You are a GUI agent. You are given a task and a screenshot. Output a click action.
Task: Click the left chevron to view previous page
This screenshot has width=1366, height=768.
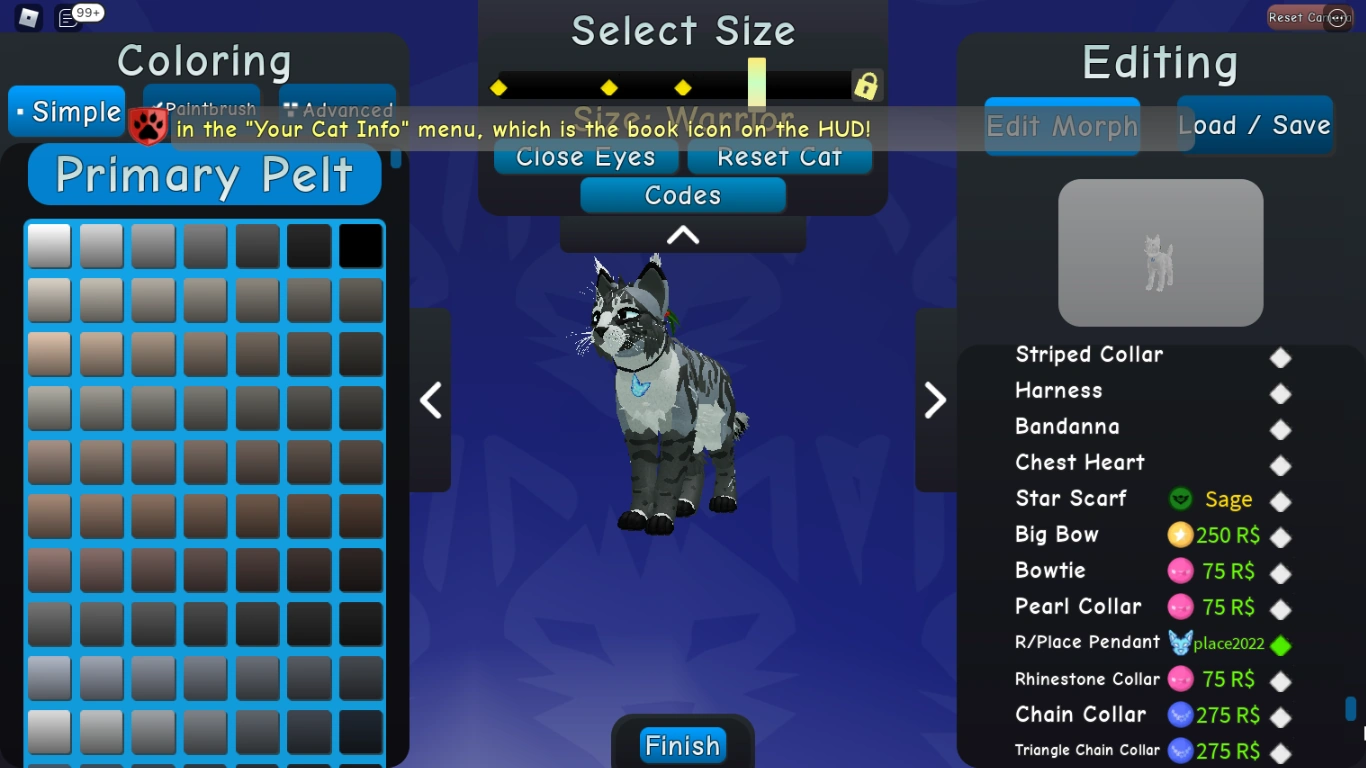[430, 400]
